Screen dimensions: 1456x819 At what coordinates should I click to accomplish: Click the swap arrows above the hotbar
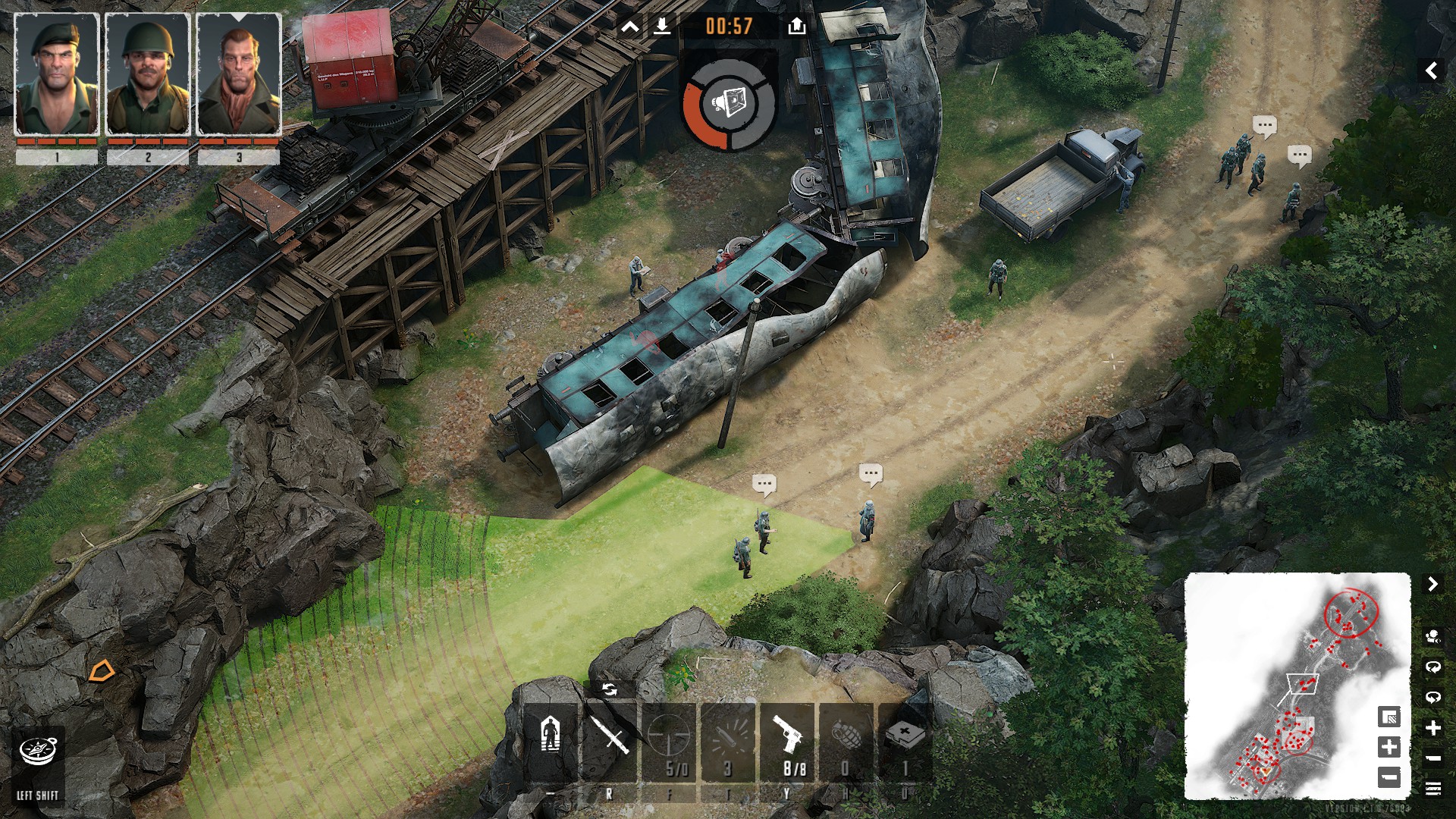[609, 689]
